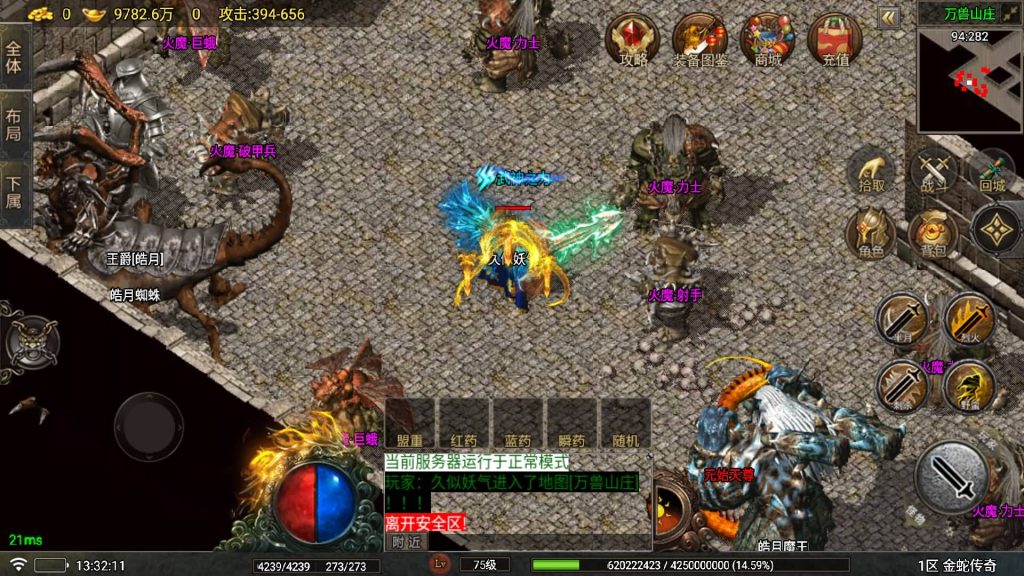The width and height of the screenshot is (1024, 576).
Task: Open the 充值 recharge menu
Action: [835, 40]
